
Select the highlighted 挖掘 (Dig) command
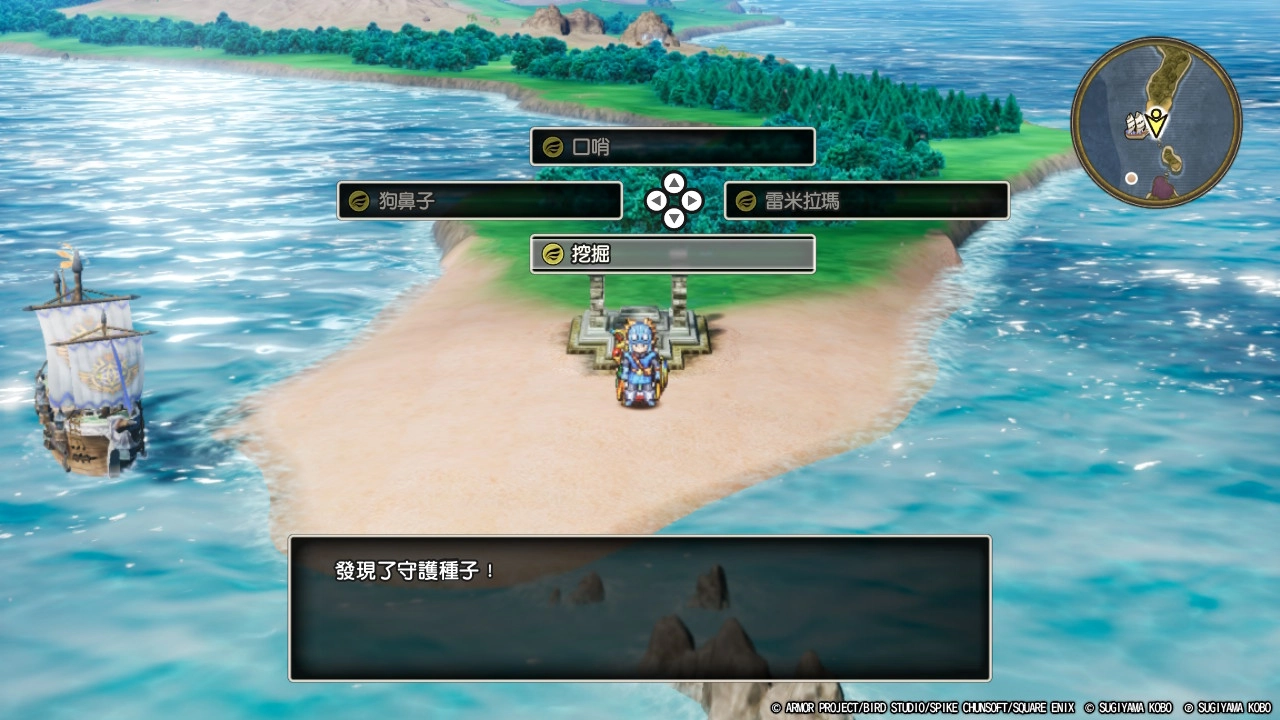tap(672, 254)
